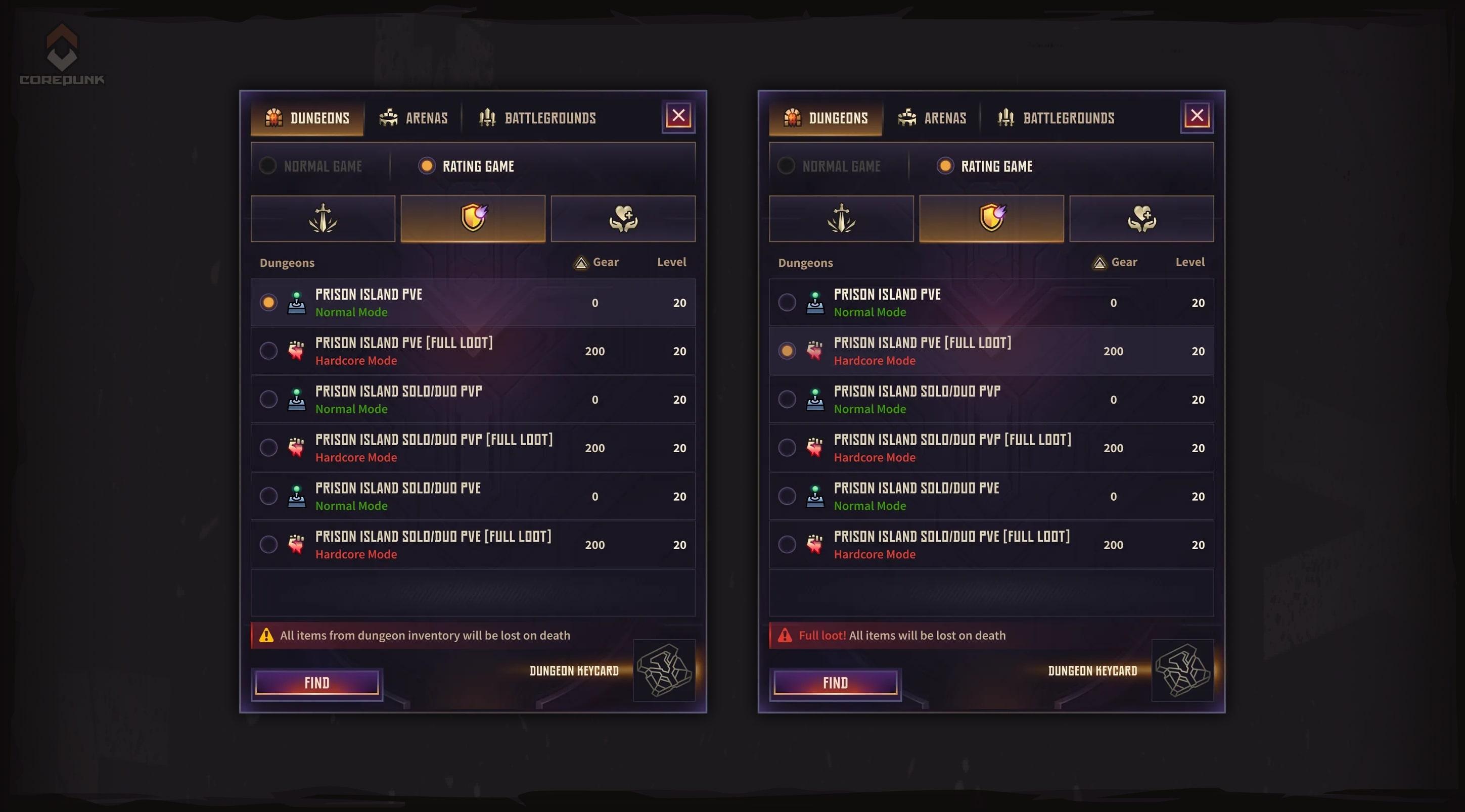The height and width of the screenshot is (812, 1465).
Task: Click the Gear sort triangle in the right panel
Action: pos(1099,262)
